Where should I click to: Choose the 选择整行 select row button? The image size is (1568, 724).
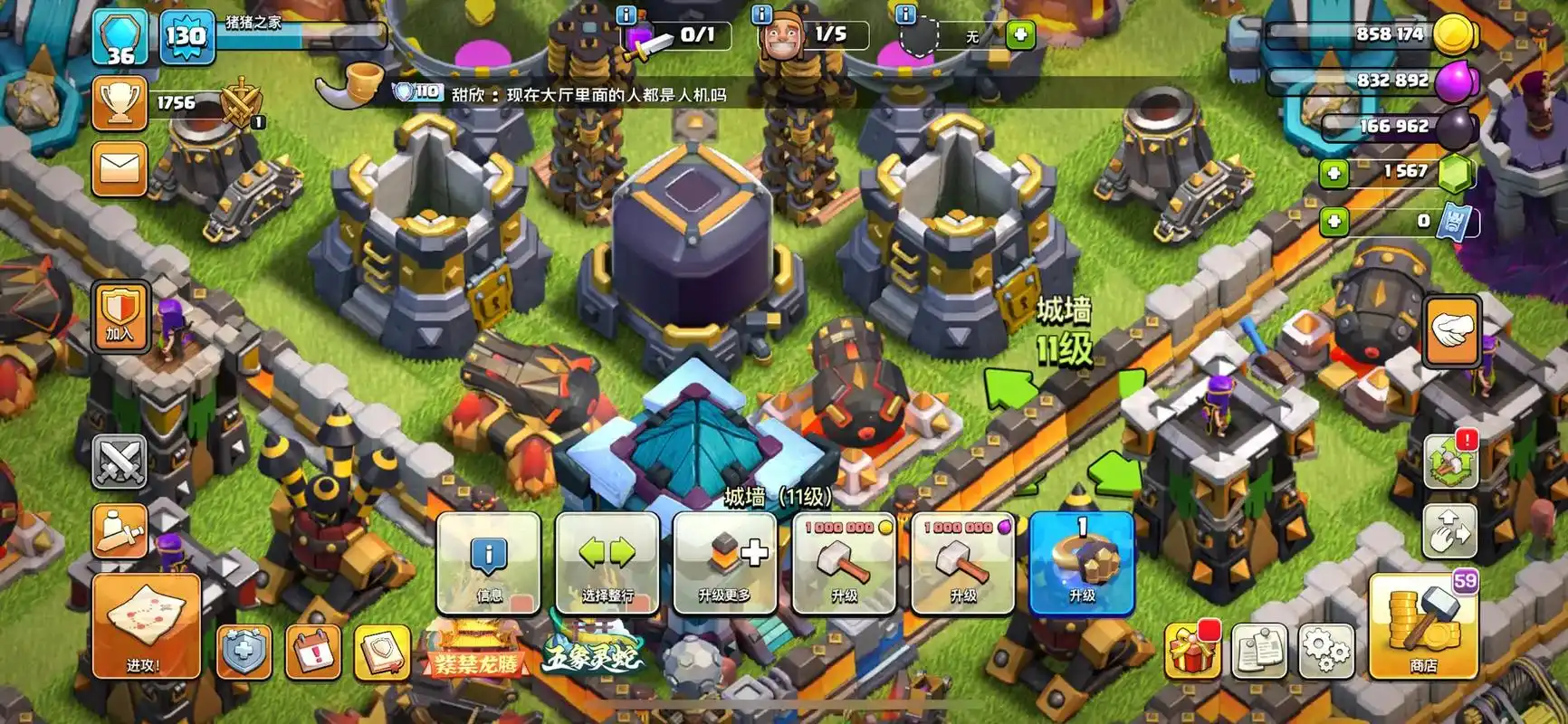coord(607,563)
